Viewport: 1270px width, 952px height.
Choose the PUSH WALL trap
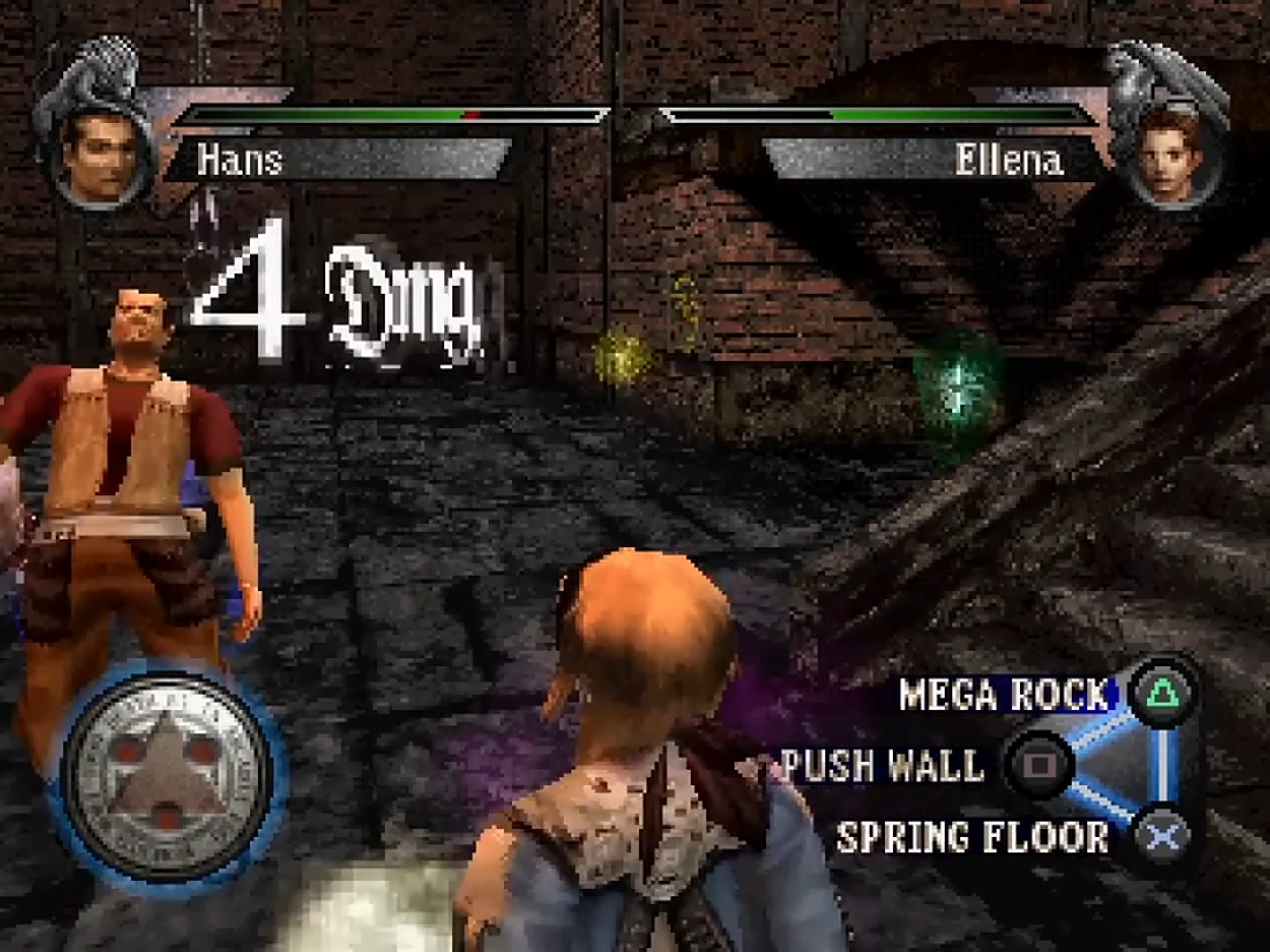(884, 765)
